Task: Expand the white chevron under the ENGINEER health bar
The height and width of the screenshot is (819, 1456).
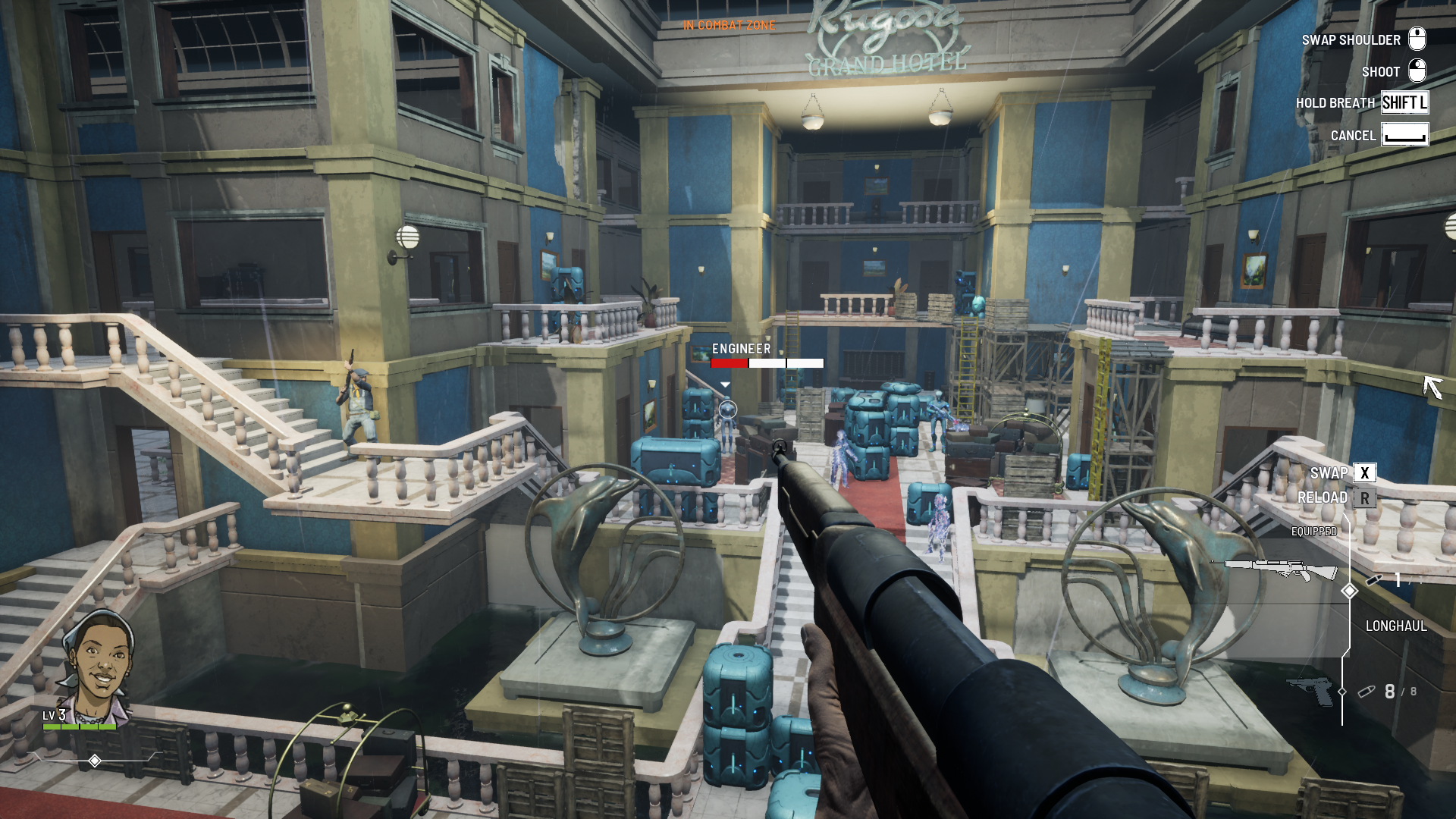Action: coord(727,384)
